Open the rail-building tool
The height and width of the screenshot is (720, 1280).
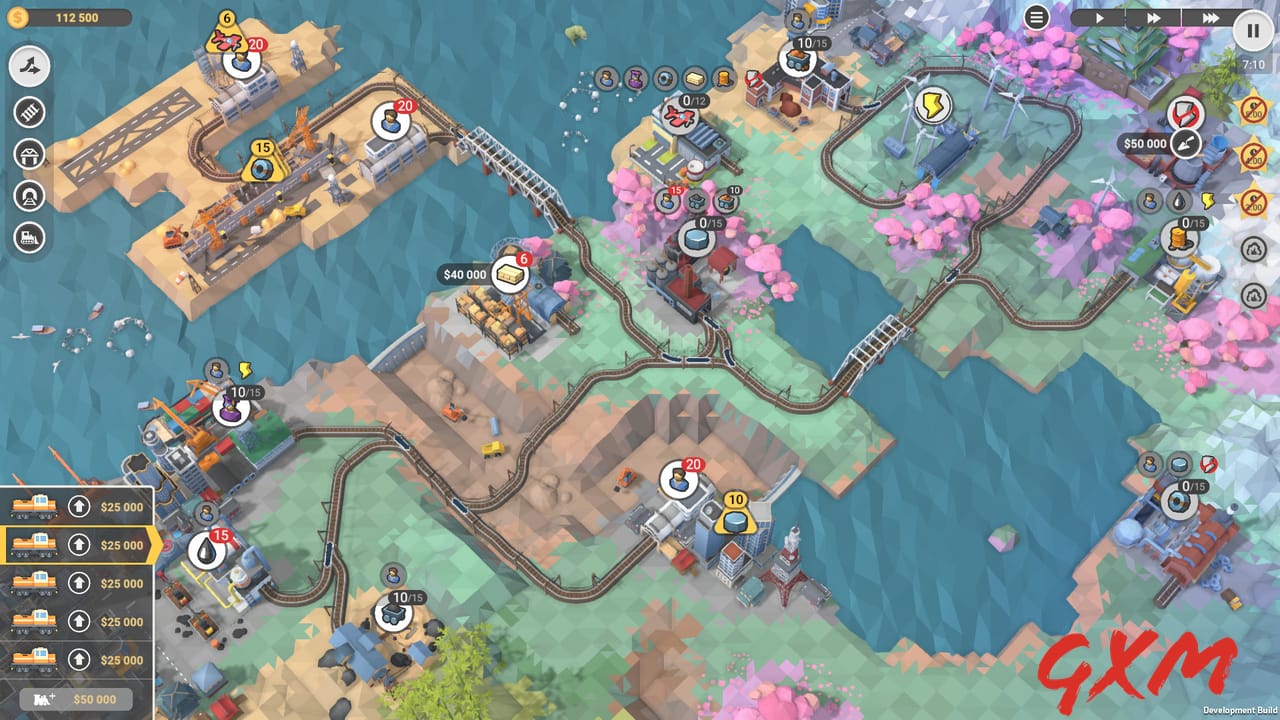click(x=29, y=112)
